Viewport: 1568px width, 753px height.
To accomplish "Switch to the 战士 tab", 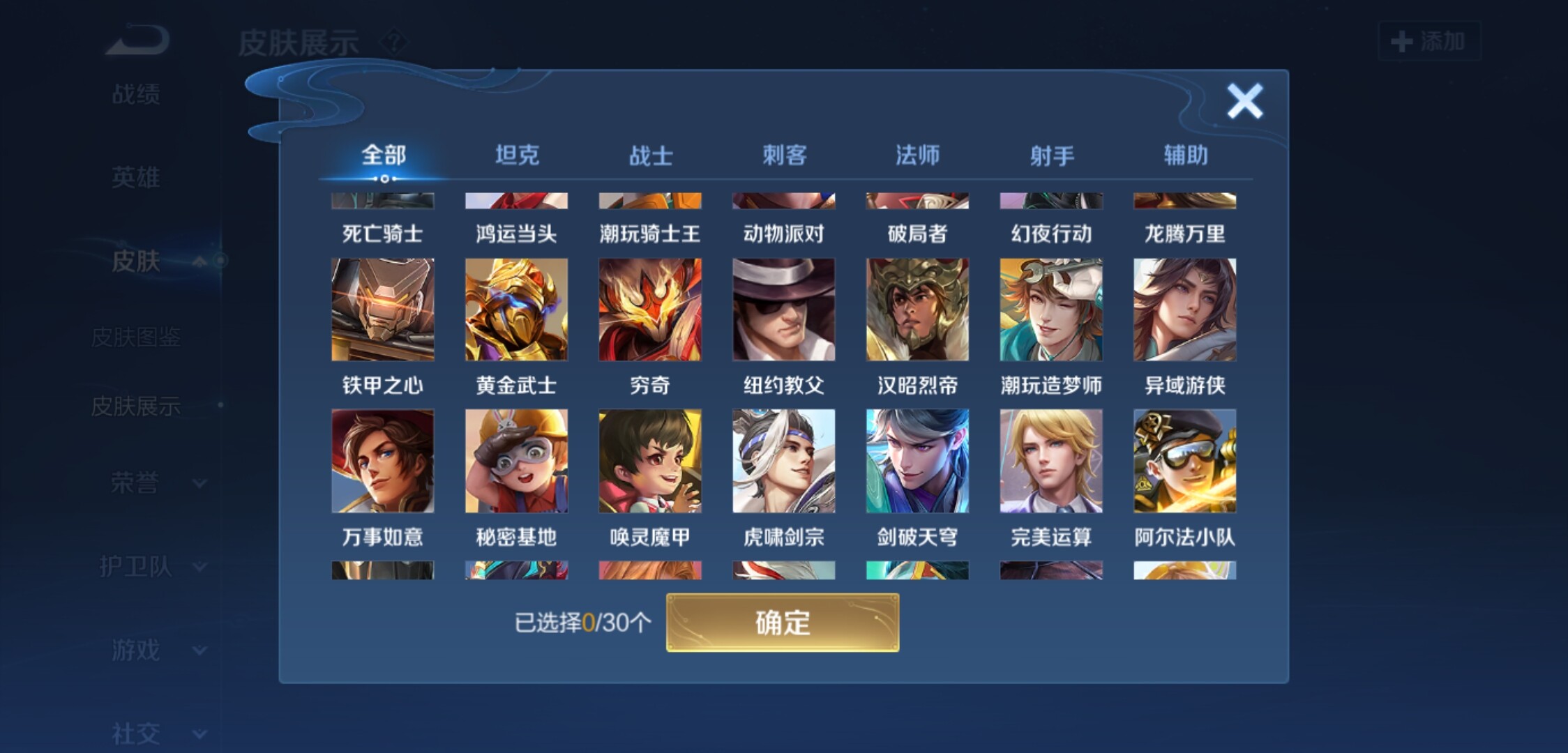I will pyautogui.click(x=651, y=155).
